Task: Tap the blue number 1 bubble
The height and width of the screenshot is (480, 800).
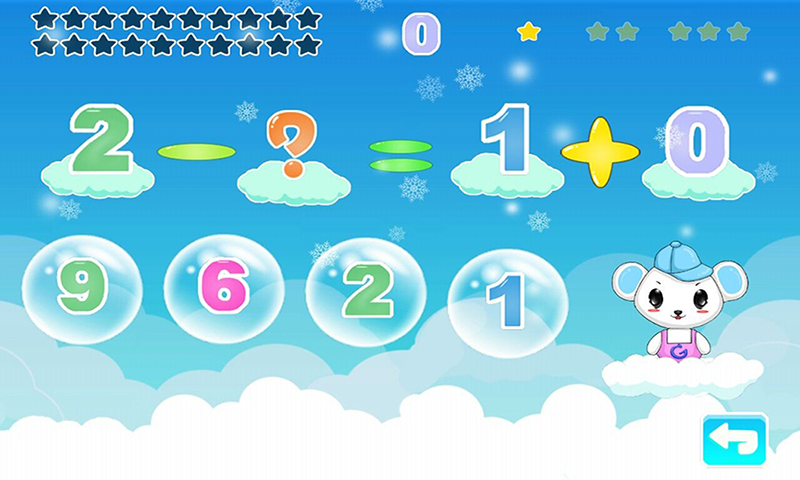Action: click(x=507, y=298)
